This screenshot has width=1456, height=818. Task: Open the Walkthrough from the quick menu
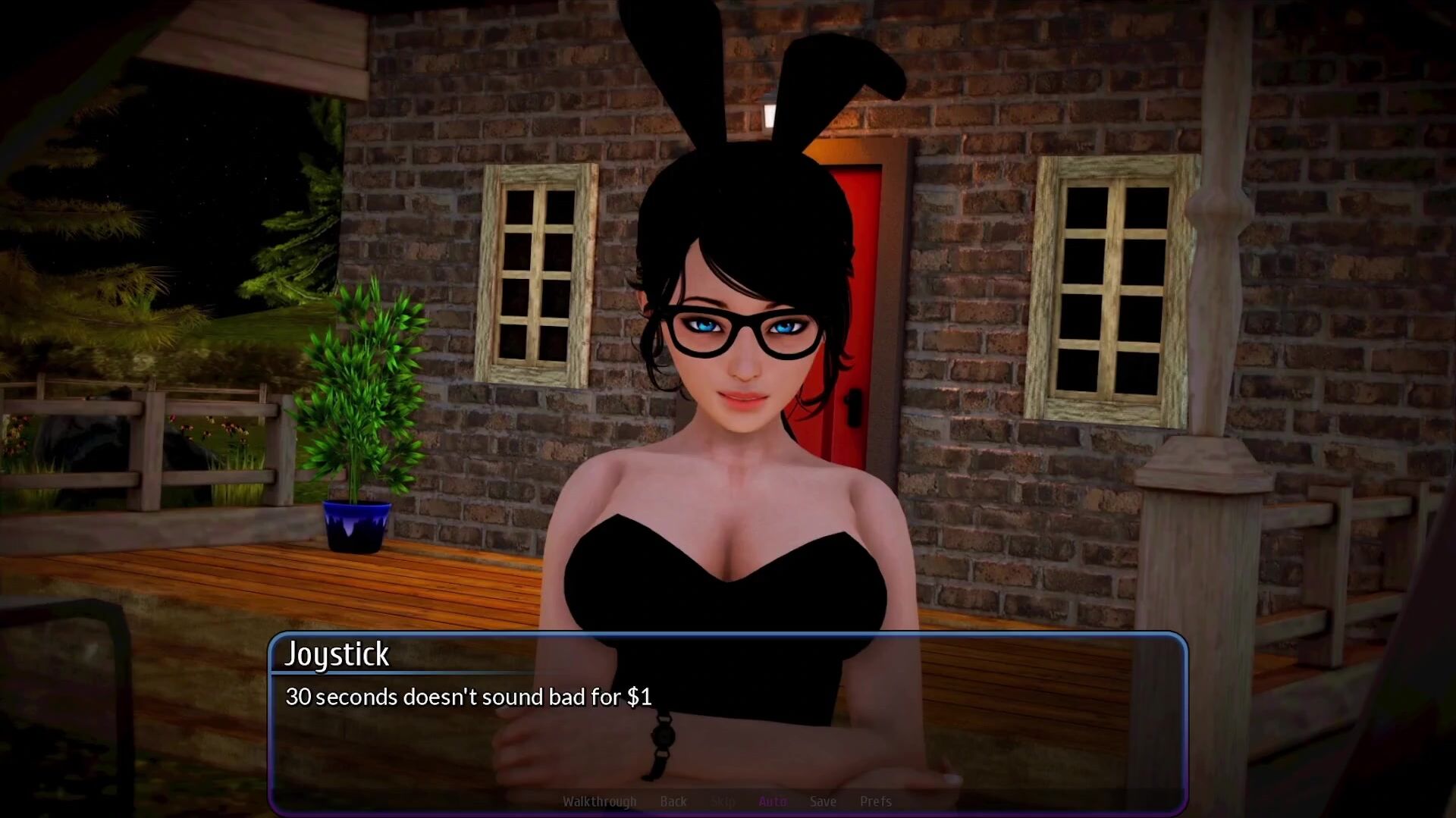tap(599, 801)
